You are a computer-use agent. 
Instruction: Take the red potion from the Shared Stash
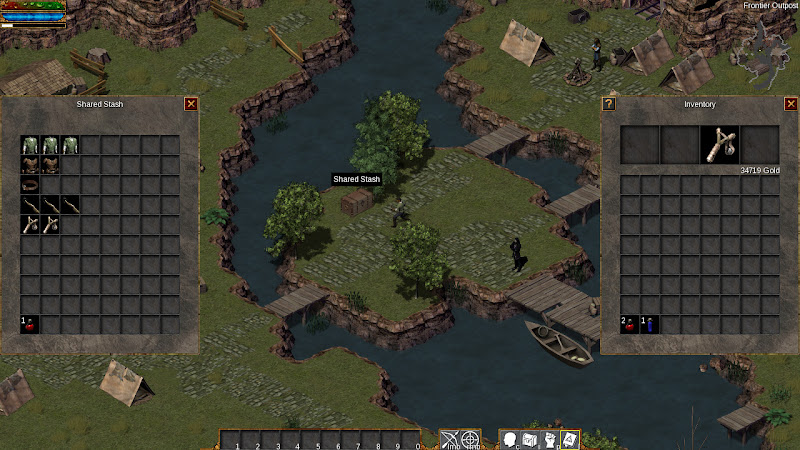point(30,324)
